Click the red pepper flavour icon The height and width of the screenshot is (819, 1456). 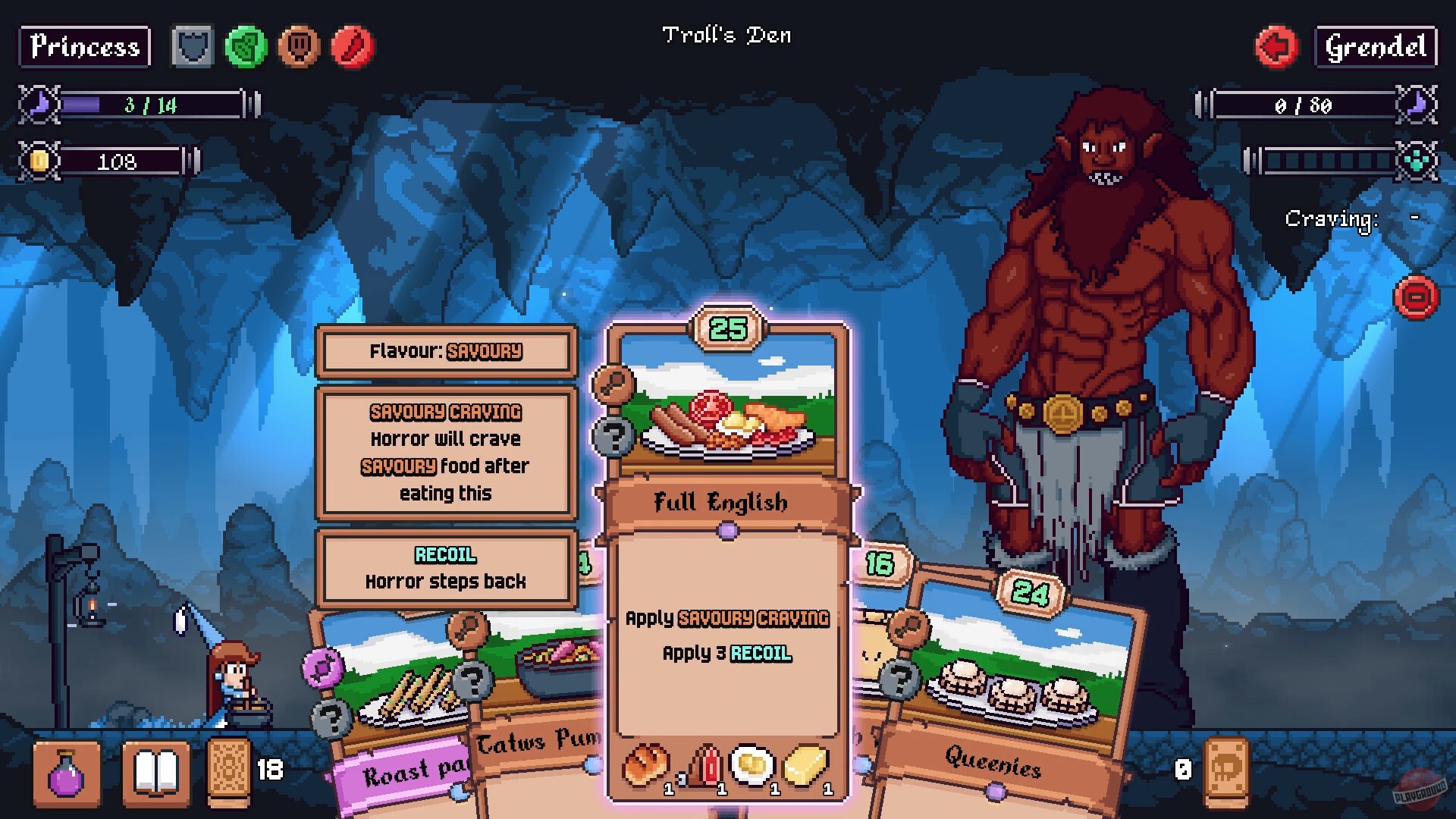pos(353,47)
